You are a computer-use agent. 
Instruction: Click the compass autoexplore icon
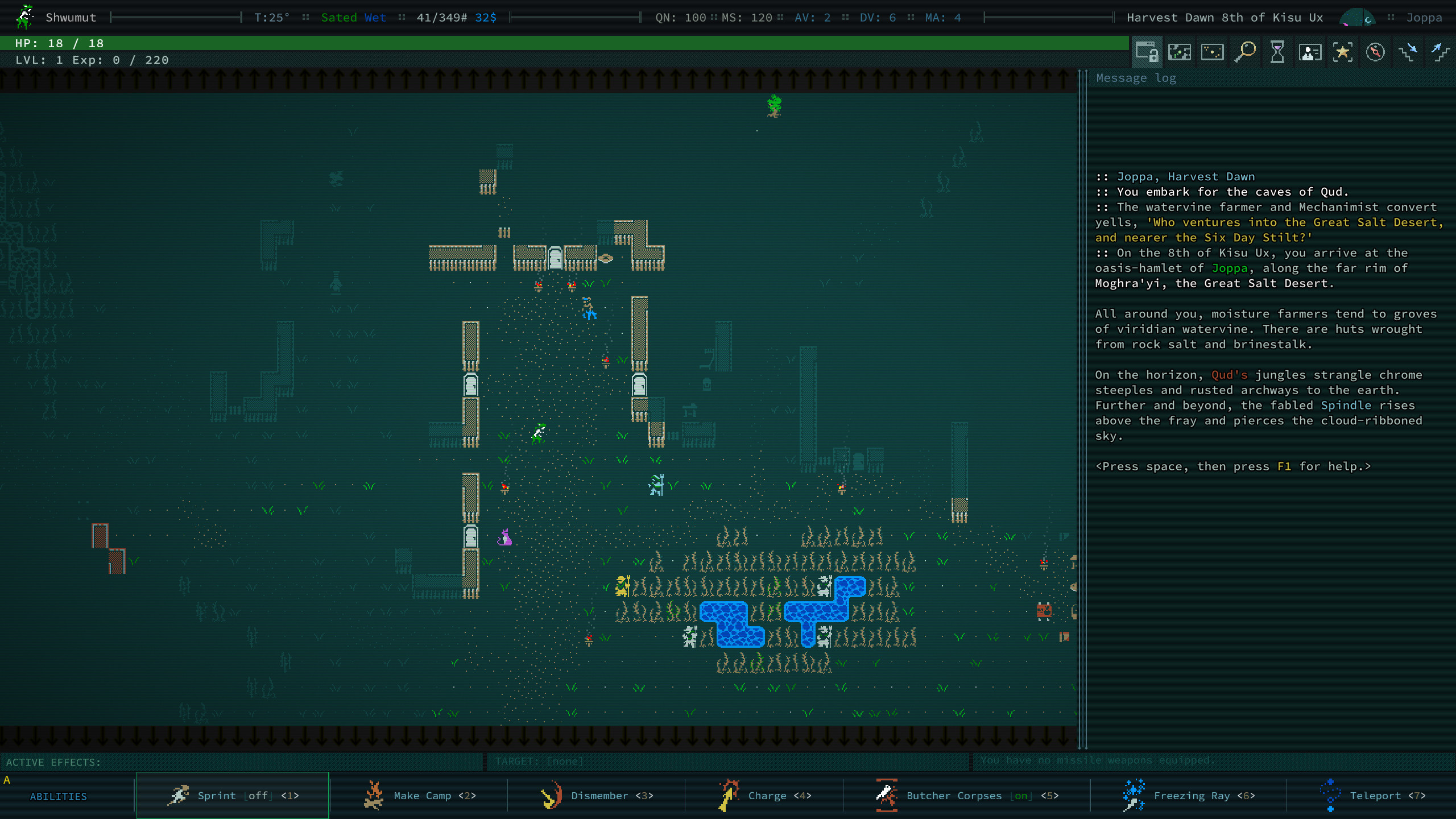pyautogui.click(x=1375, y=52)
